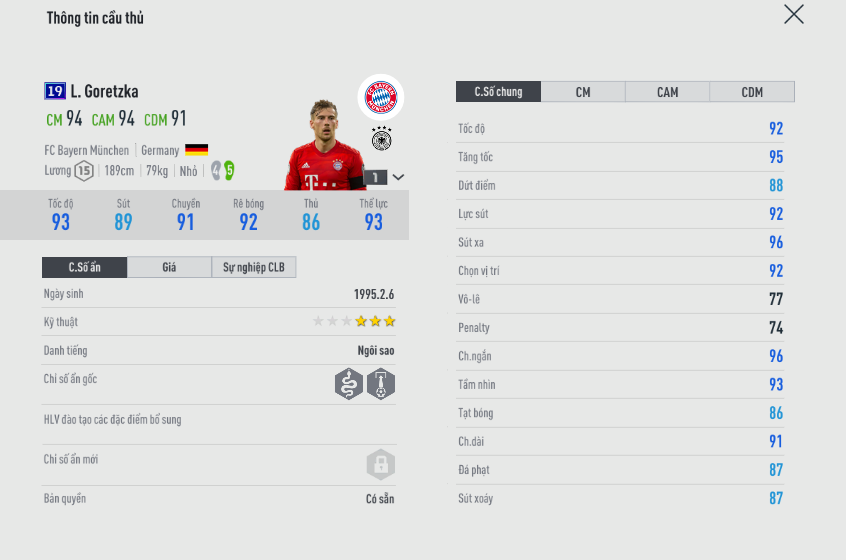Viewport: 846px width, 560px height.
Task: Switch to the CM stats tab
Action: coord(583,92)
